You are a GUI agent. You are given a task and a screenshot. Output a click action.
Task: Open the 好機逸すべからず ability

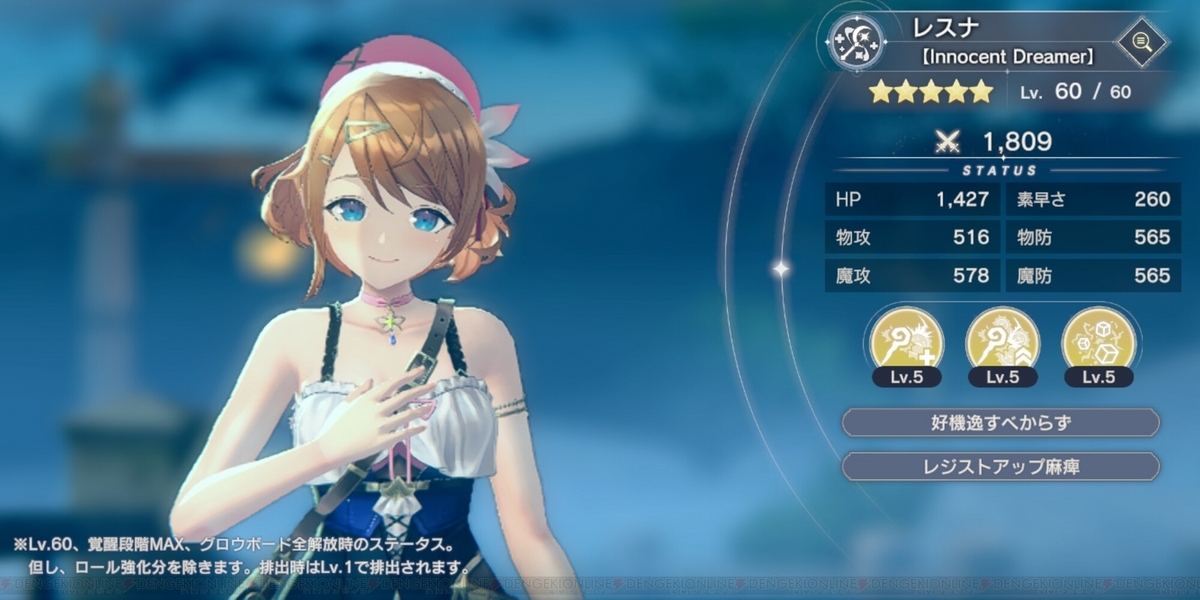pos(1001,422)
